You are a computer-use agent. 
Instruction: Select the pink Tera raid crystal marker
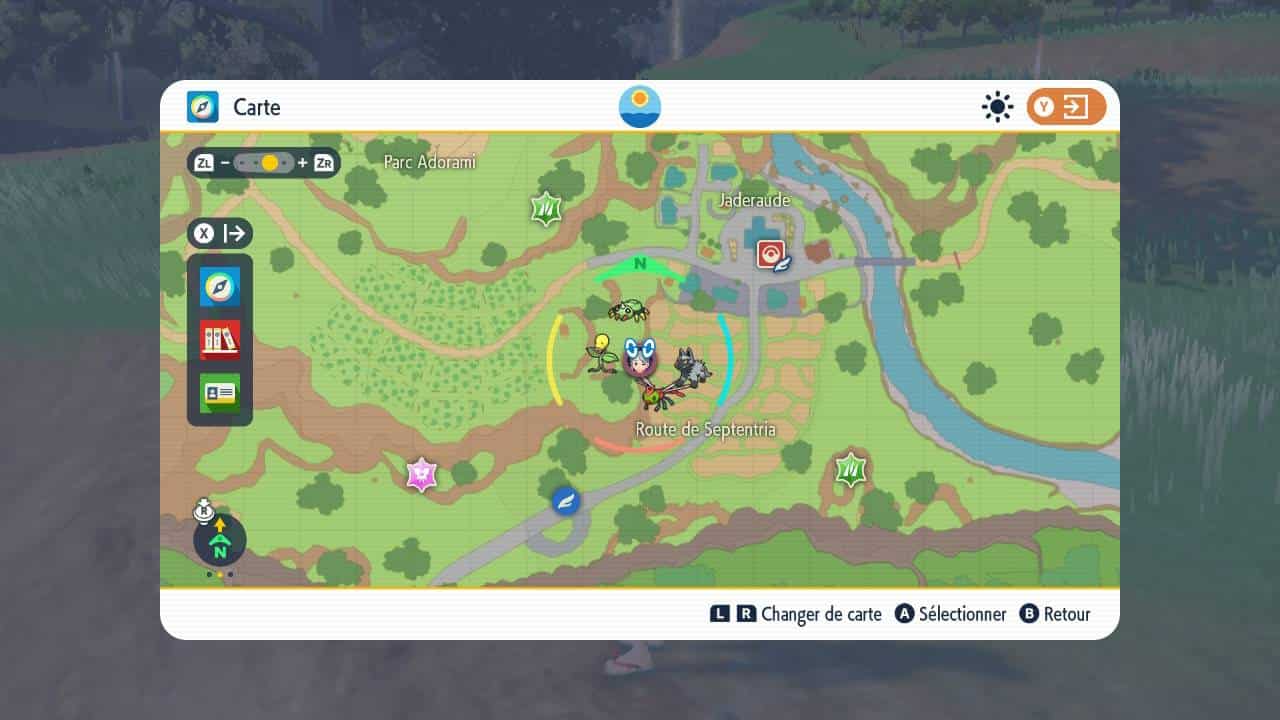(x=422, y=475)
